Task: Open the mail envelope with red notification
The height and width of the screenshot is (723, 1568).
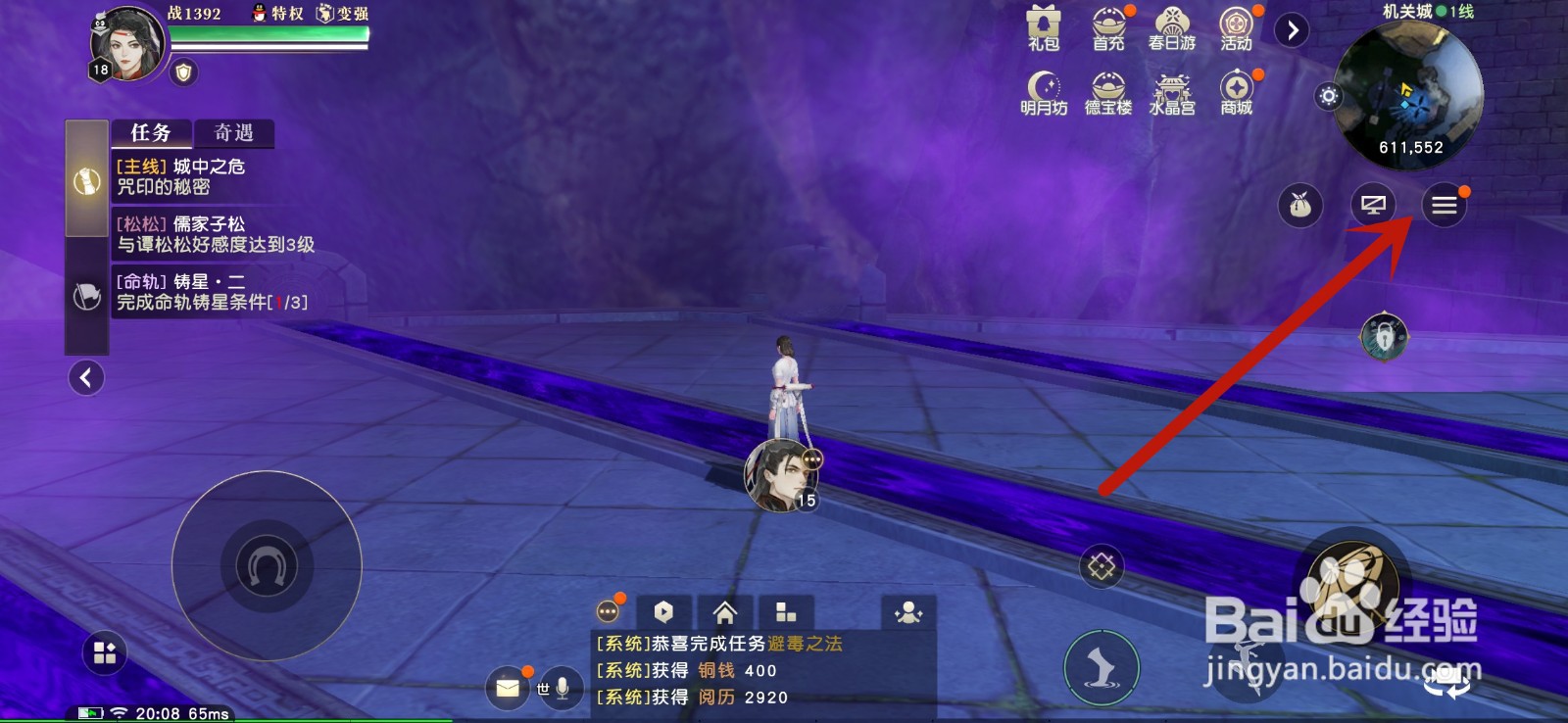Action: point(508,690)
